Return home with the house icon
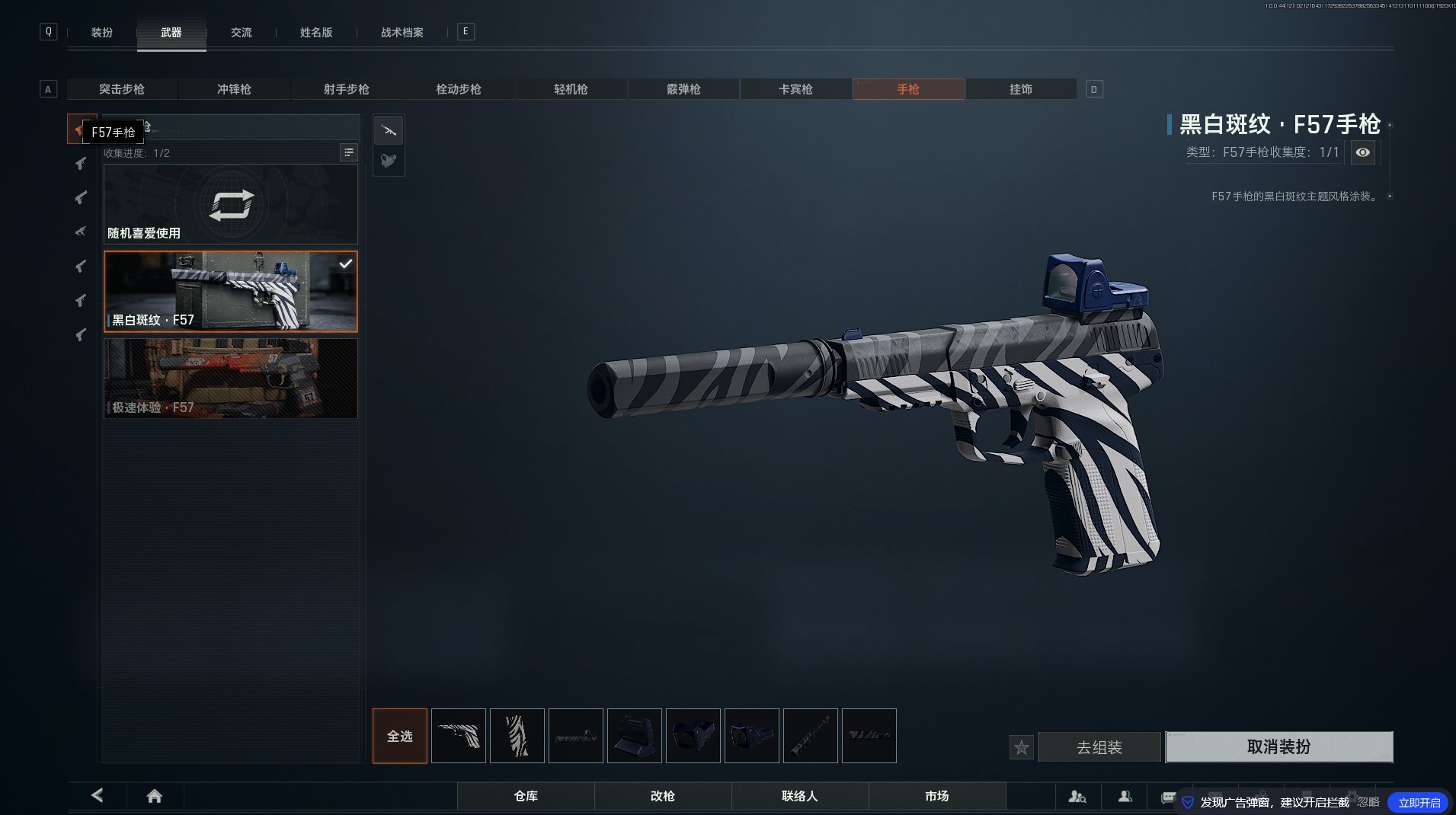 [154, 796]
